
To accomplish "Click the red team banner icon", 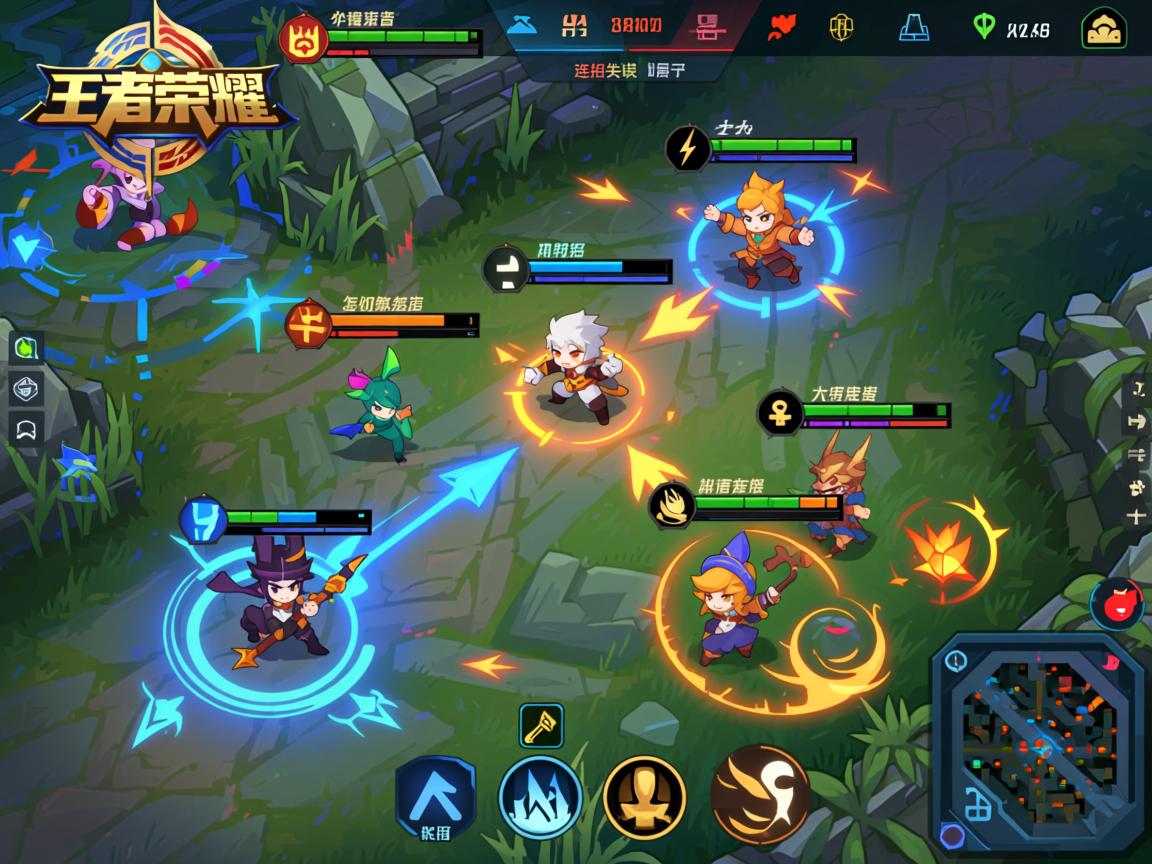I will coord(708,26).
